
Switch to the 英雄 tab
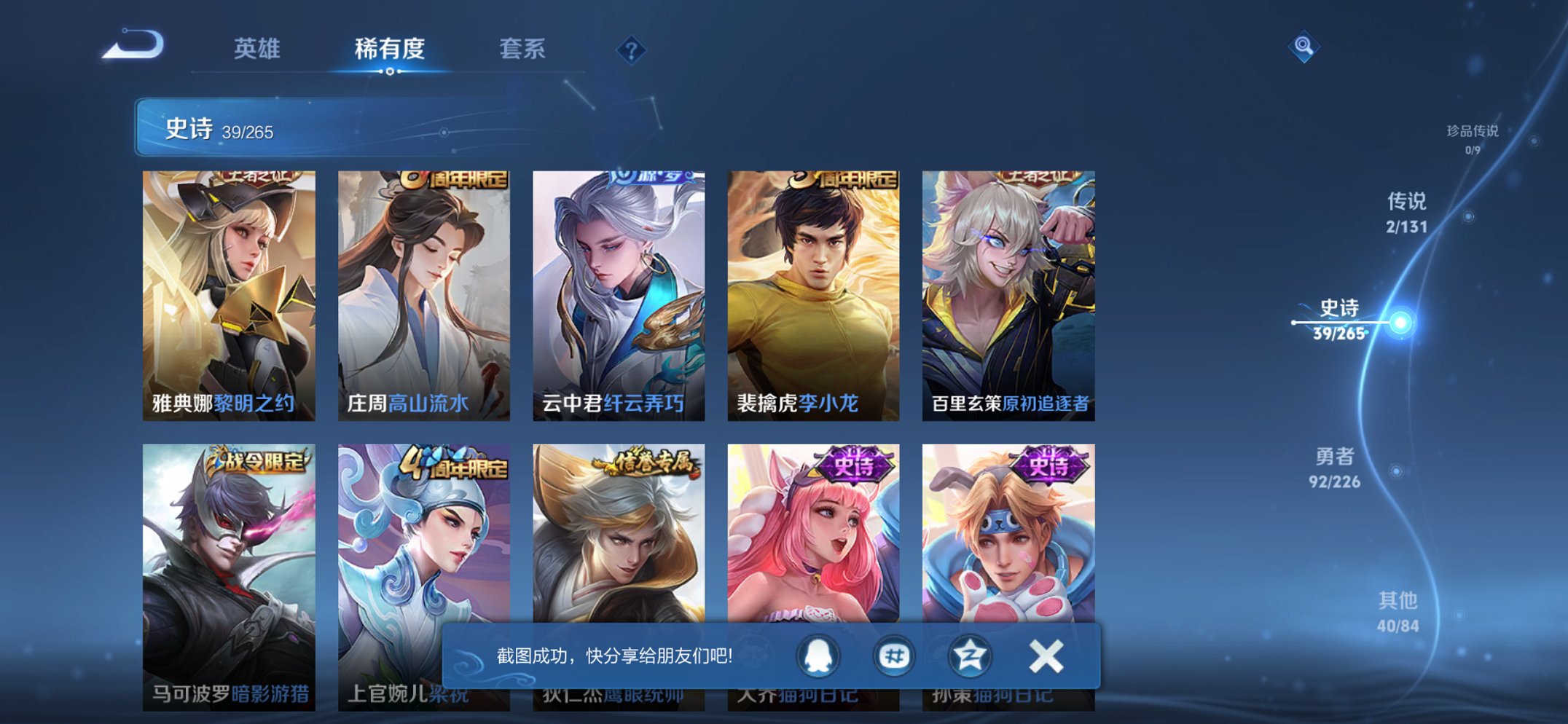(x=256, y=50)
